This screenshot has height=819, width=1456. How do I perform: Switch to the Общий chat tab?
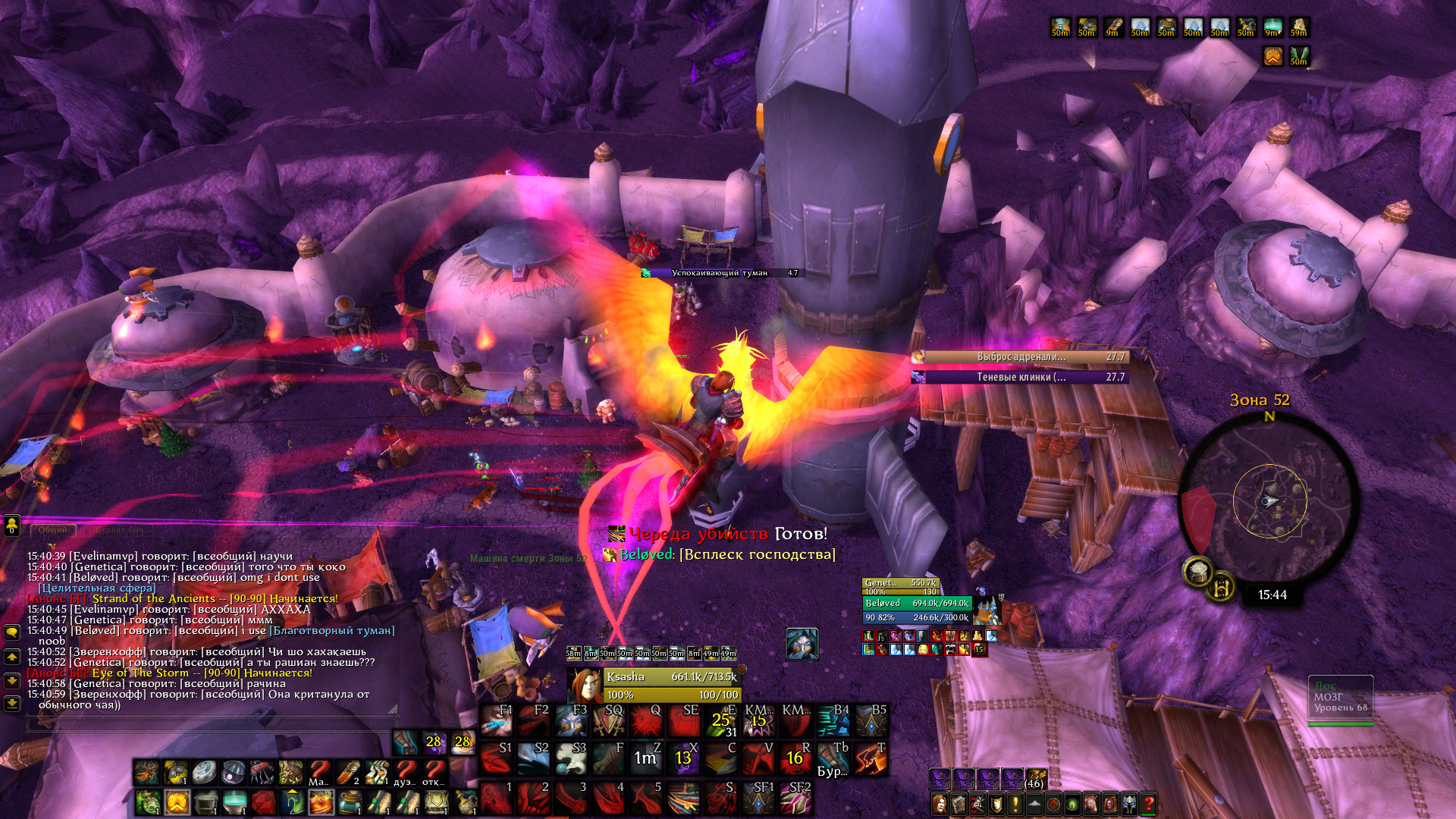53,530
